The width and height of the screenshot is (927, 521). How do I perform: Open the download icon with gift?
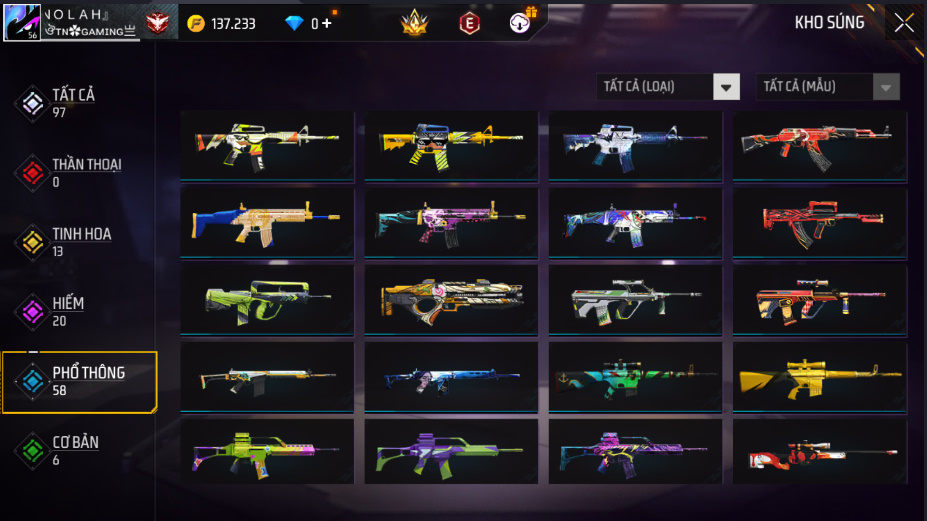521,21
